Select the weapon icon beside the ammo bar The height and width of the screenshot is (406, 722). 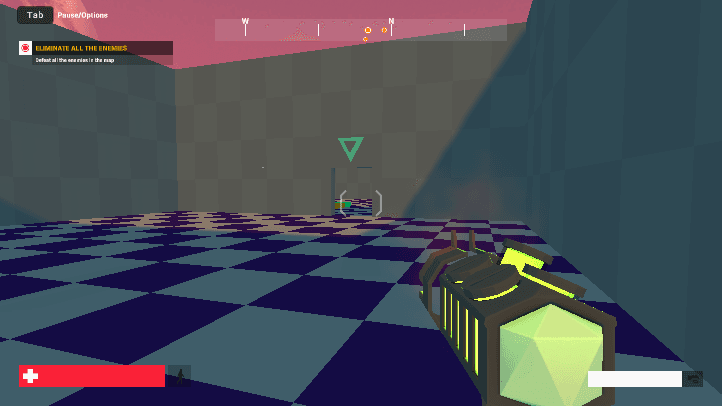pos(692,379)
